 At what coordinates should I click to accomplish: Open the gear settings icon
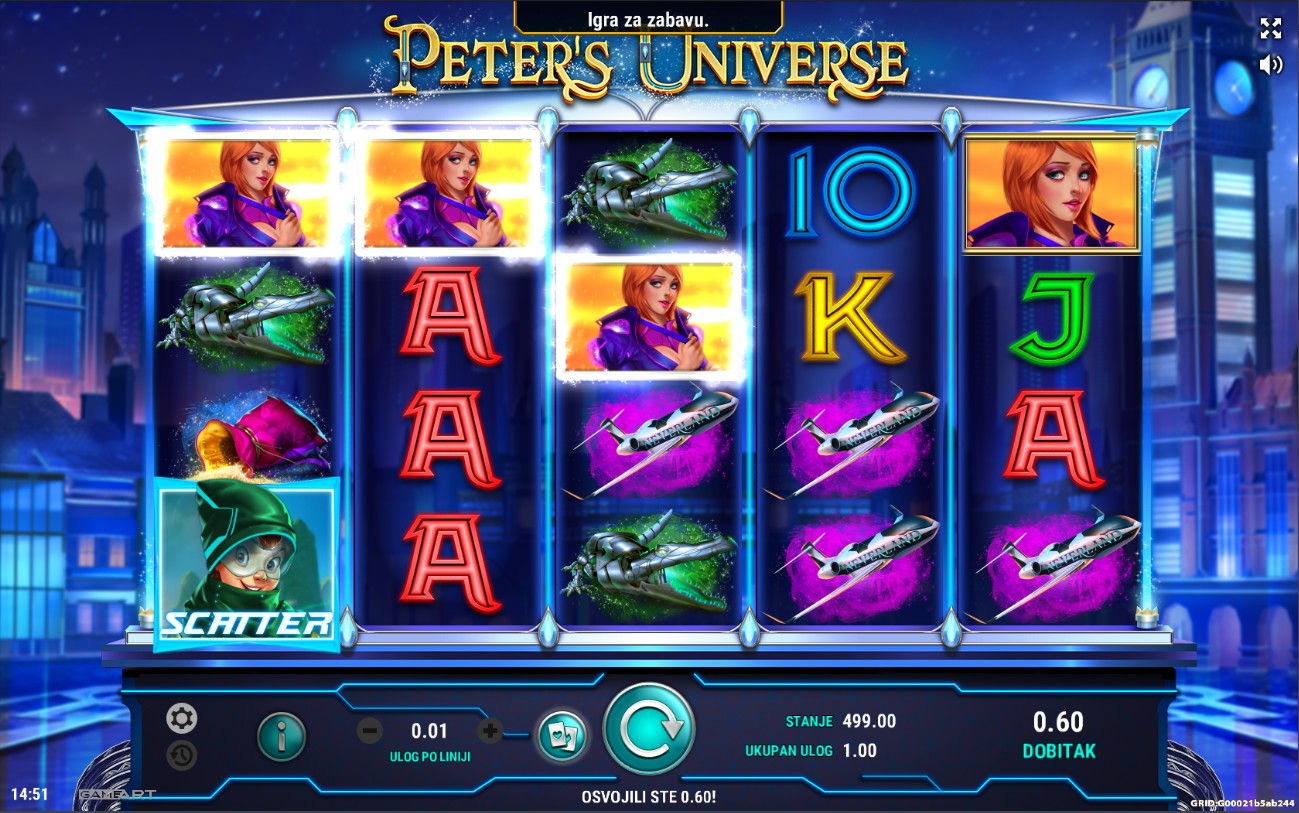(181, 718)
